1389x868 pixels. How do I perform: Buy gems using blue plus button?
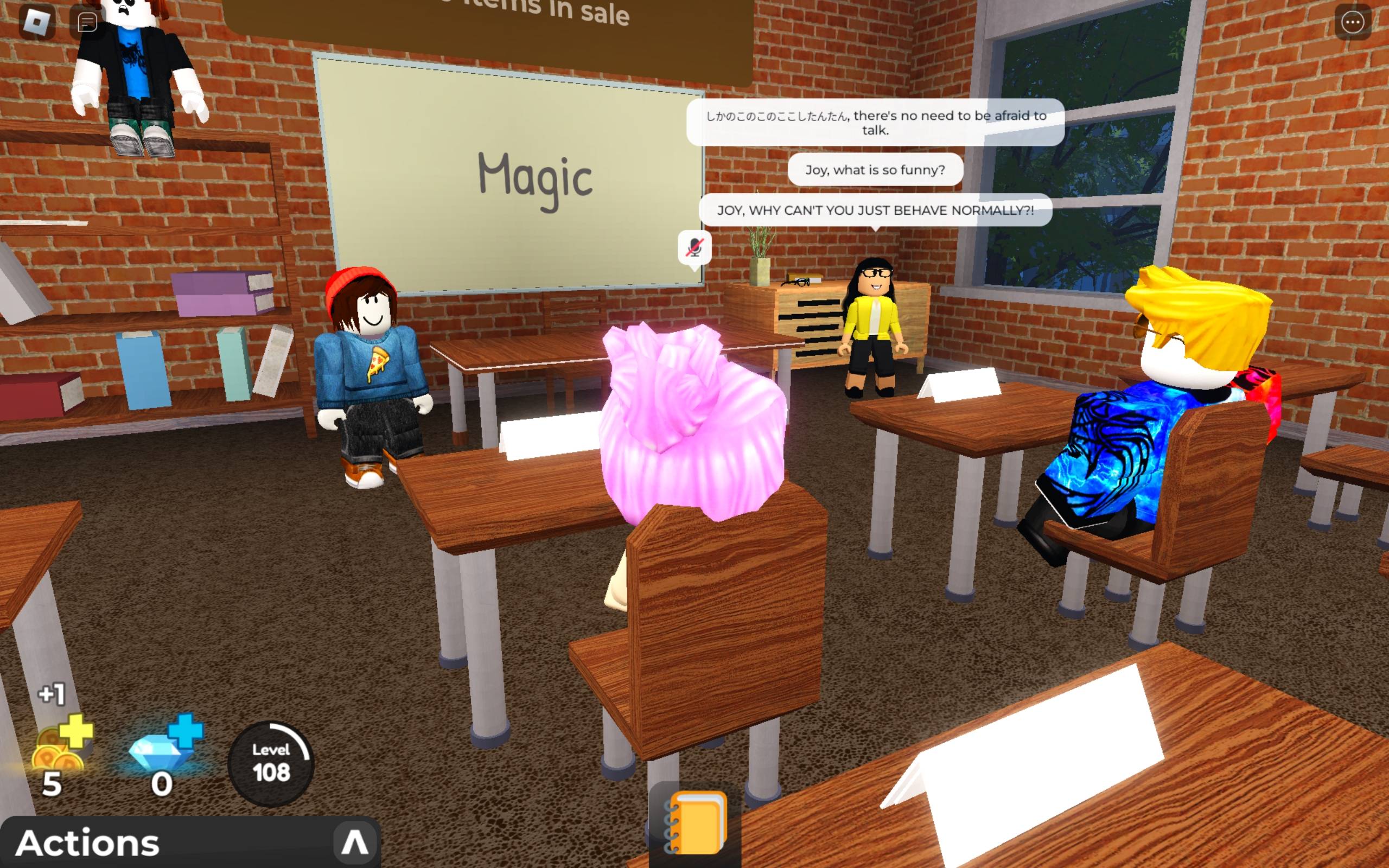(x=187, y=731)
